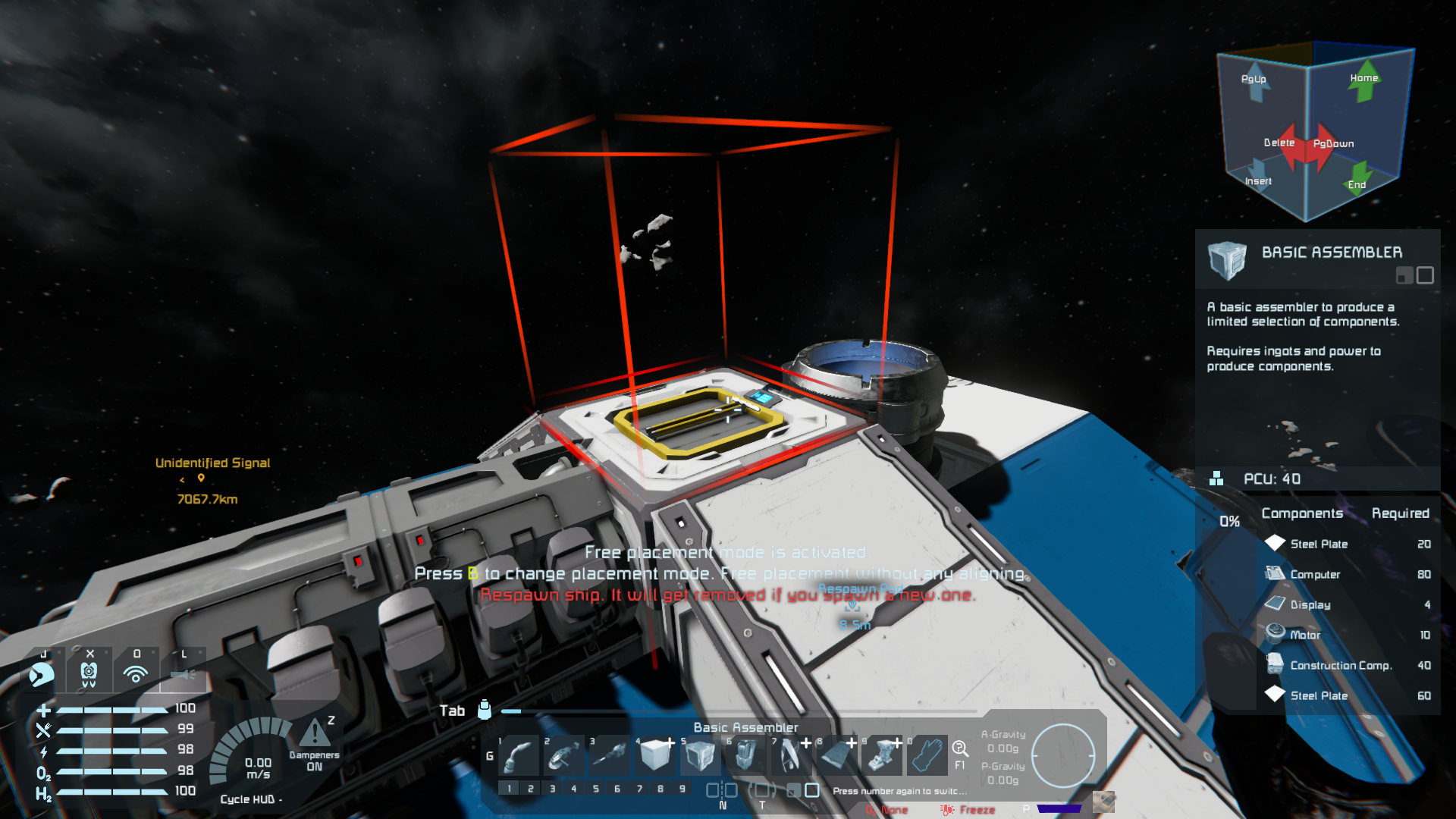Select the slope ramp block slot
Viewport: 1456px width, 819px height.
(836, 755)
